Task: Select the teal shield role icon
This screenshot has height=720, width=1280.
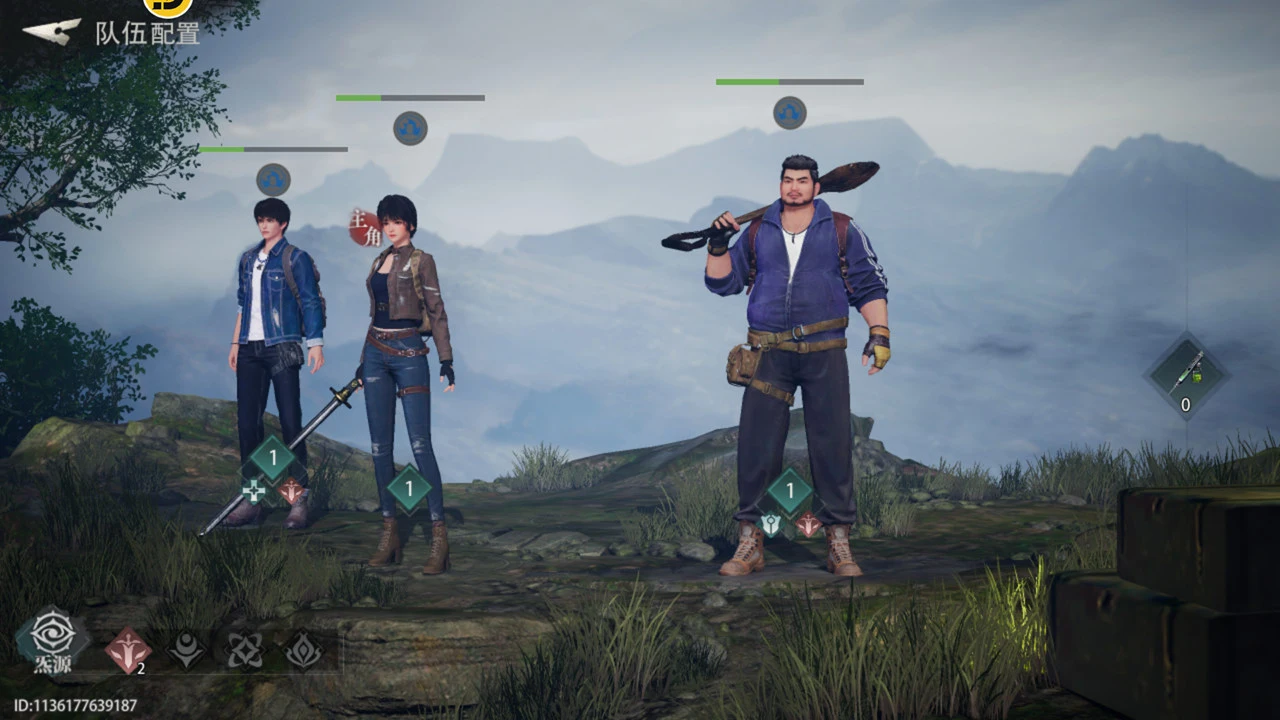Action: coord(770,523)
